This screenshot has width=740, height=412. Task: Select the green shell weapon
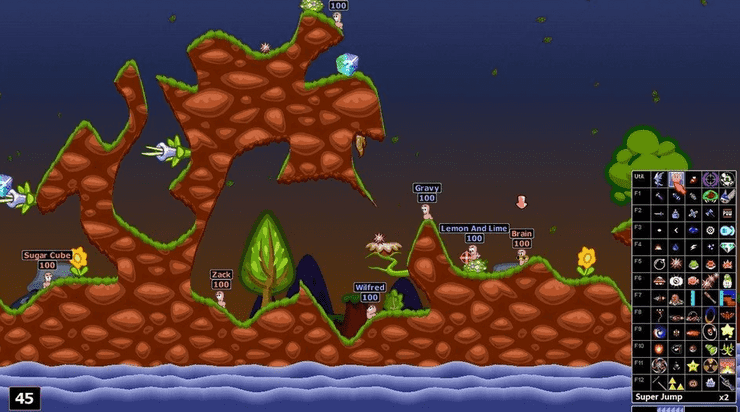(x=693, y=263)
